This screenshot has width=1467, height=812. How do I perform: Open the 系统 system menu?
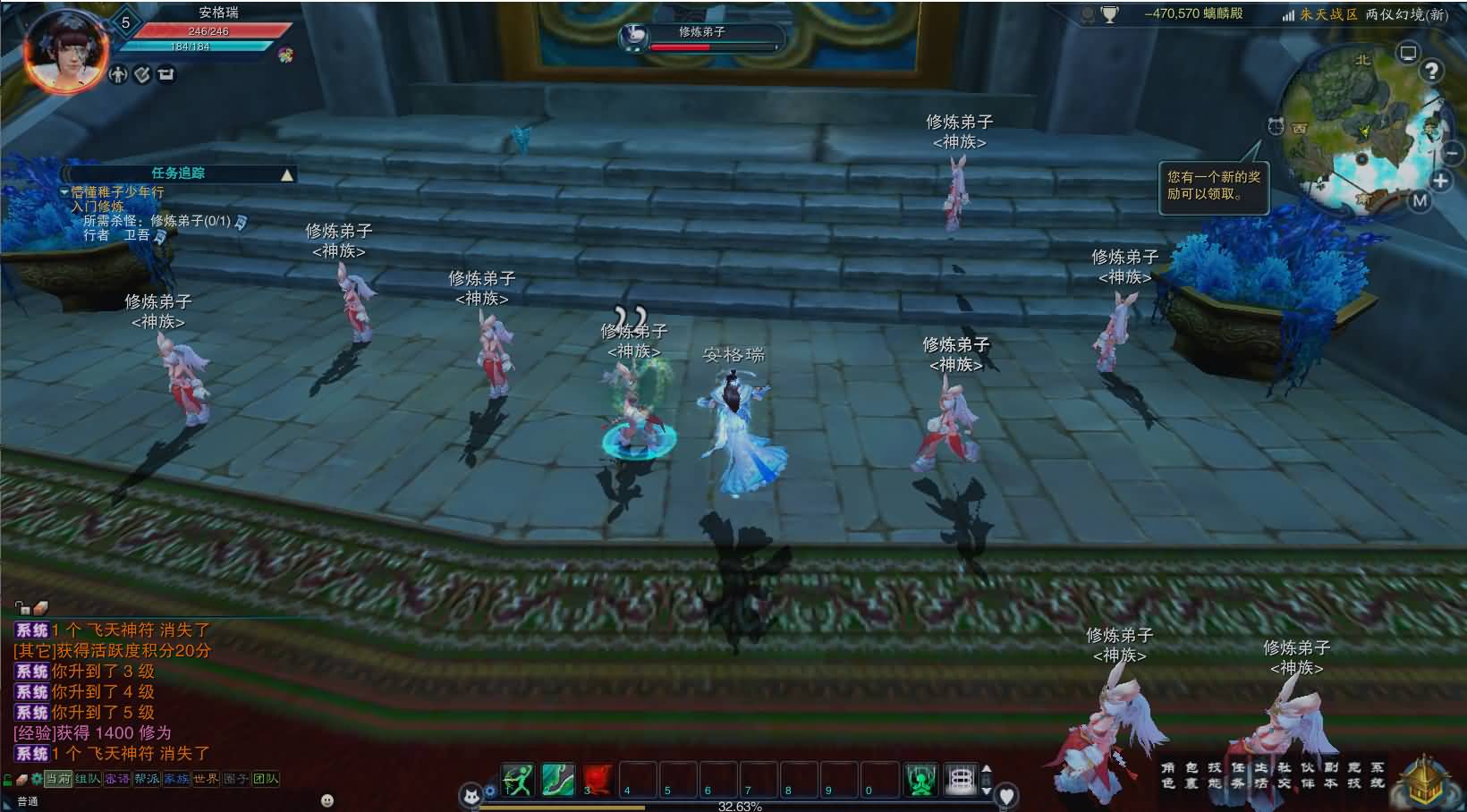click(x=1377, y=775)
